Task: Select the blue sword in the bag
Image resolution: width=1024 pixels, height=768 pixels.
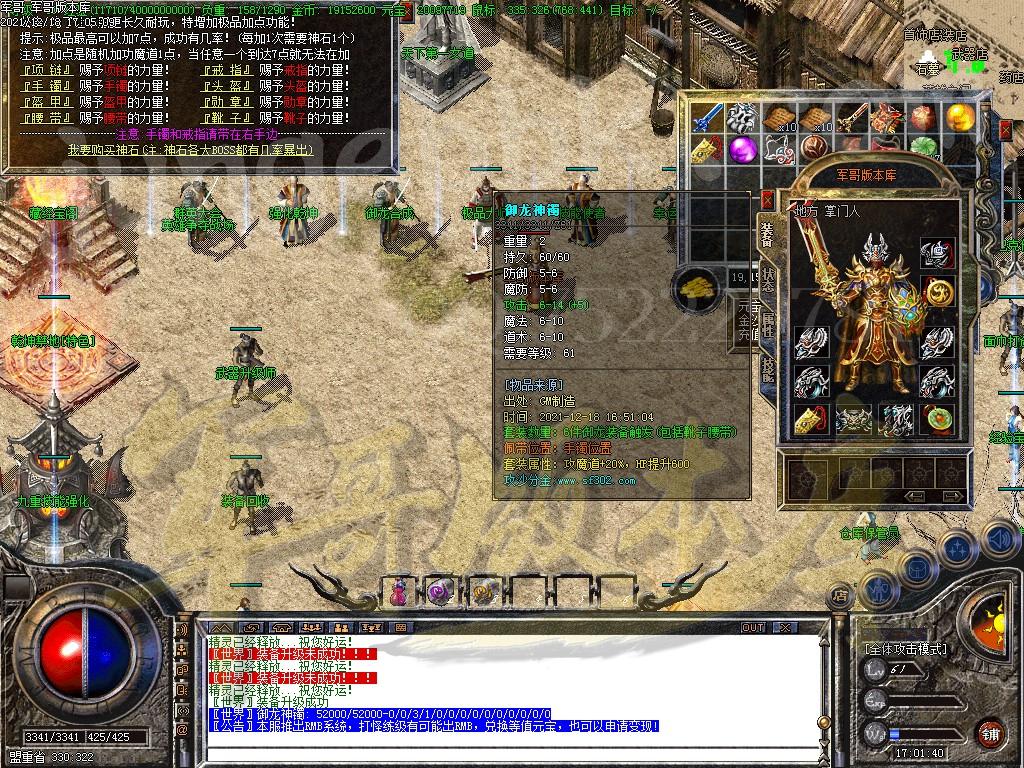Action: coord(709,118)
